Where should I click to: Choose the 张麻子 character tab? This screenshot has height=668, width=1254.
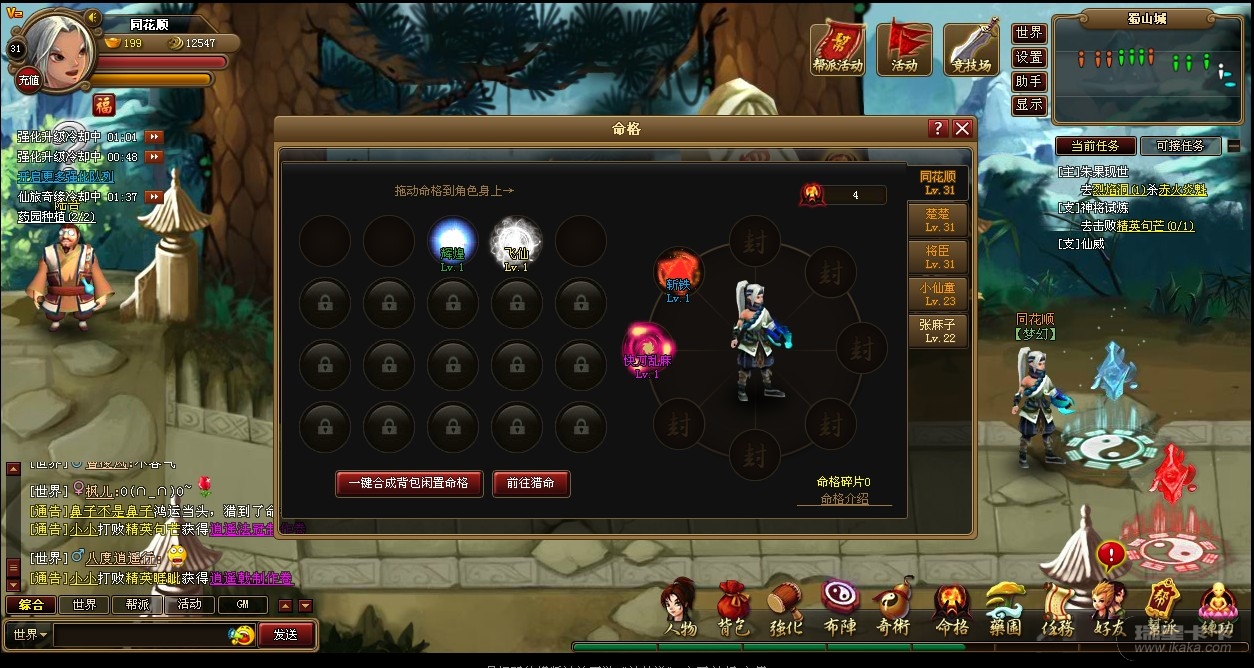click(x=938, y=331)
